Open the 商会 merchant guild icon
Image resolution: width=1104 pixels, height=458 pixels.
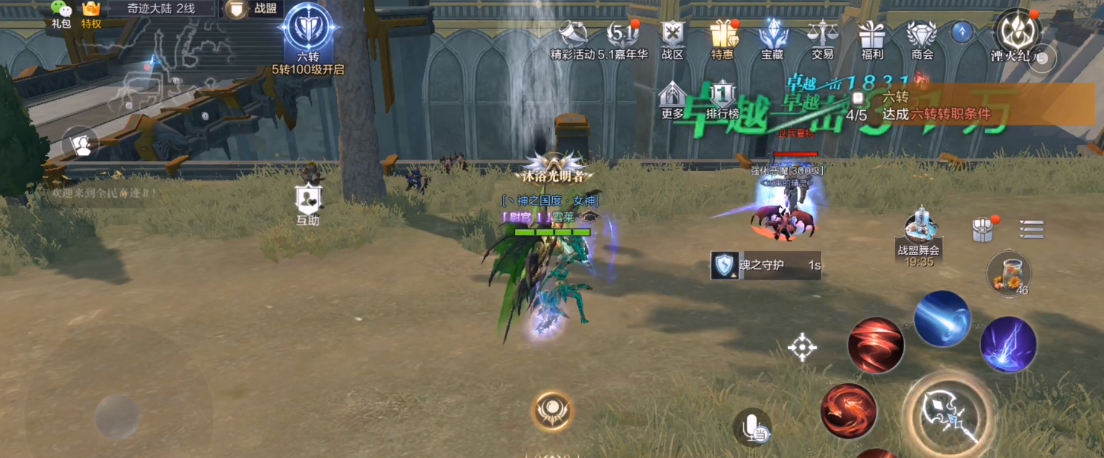pos(922,38)
